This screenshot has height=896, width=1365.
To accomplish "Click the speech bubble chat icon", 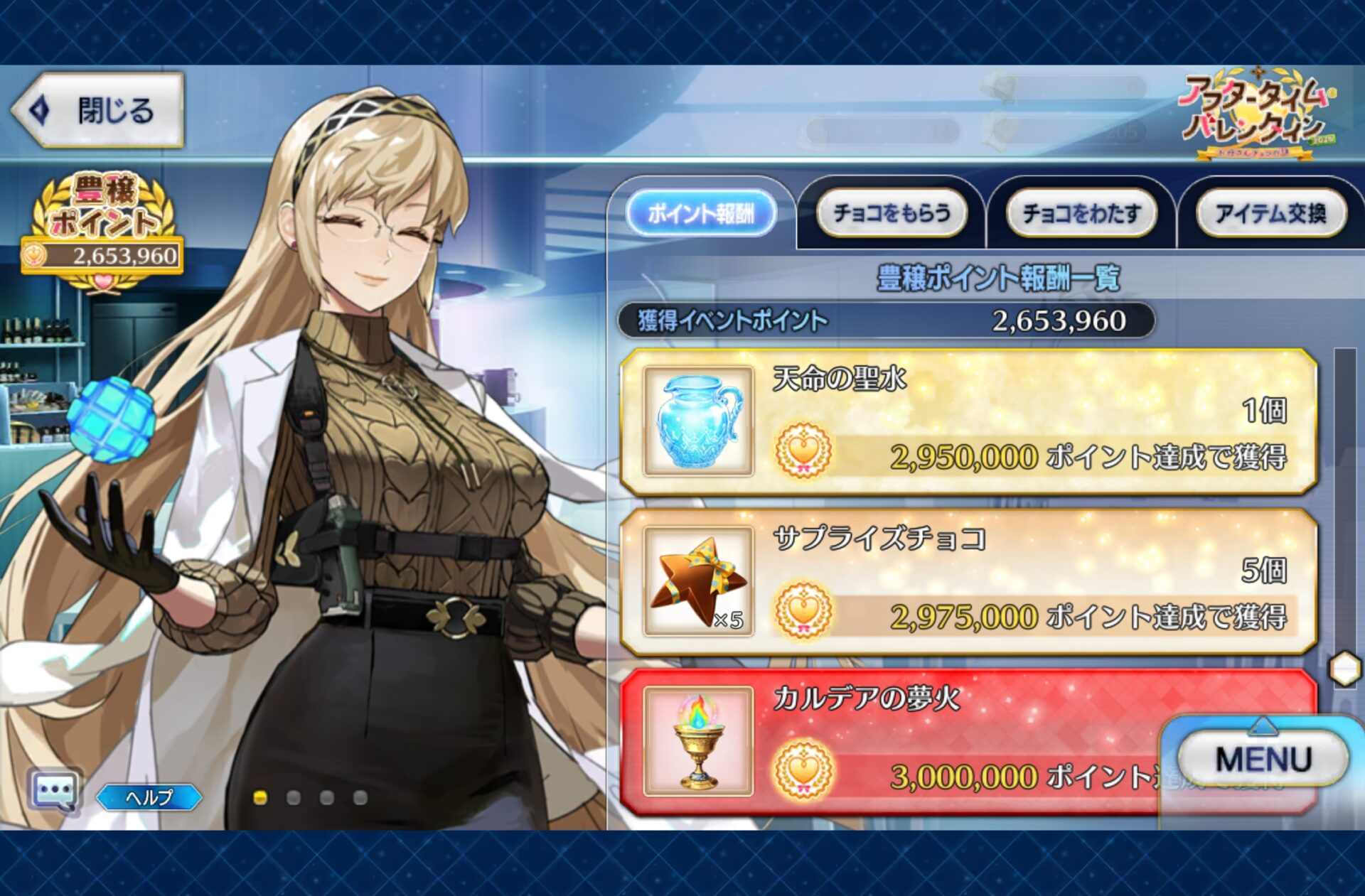I will (x=54, y=790).
